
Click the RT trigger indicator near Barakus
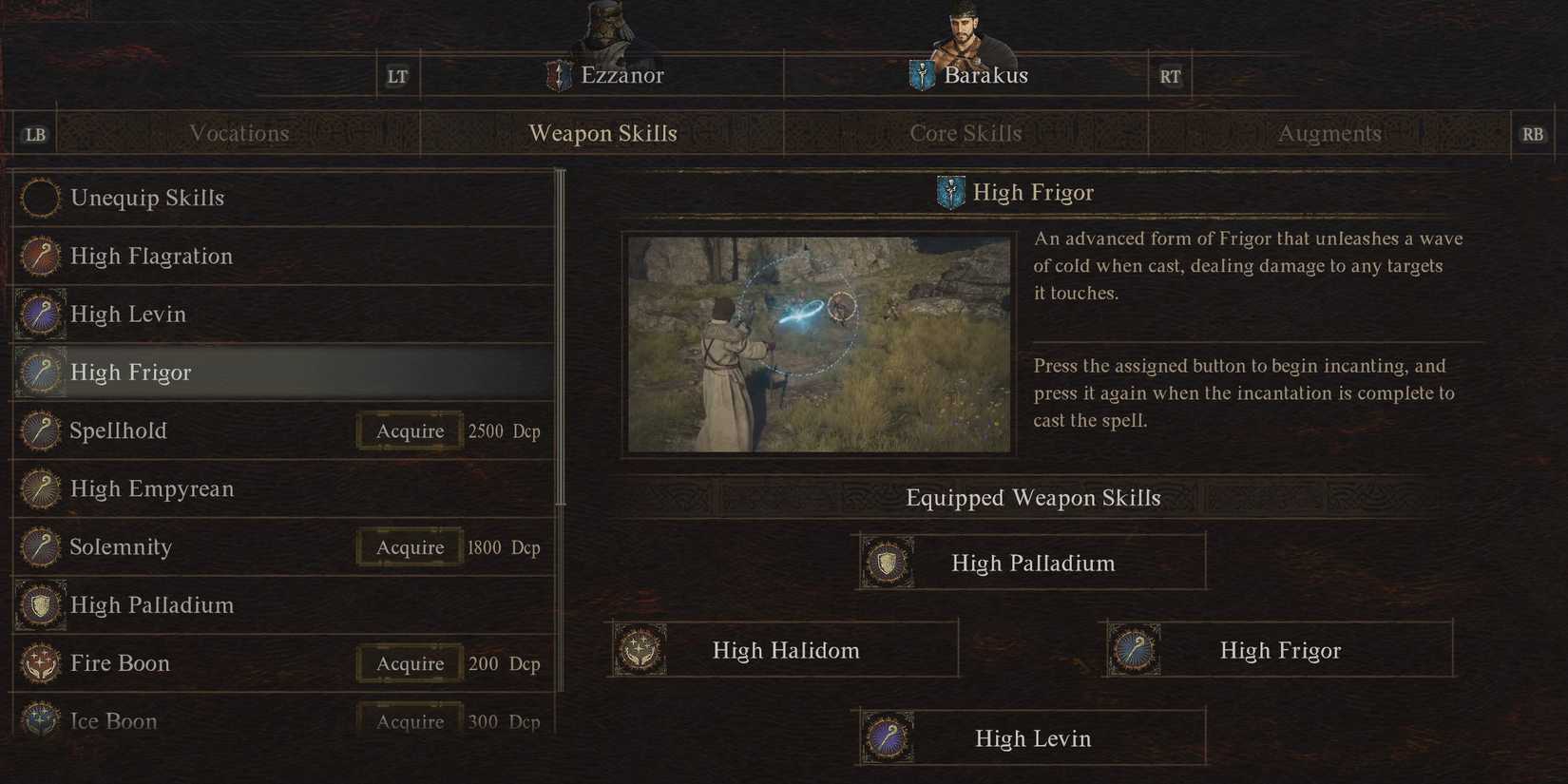click(1169, 75)
